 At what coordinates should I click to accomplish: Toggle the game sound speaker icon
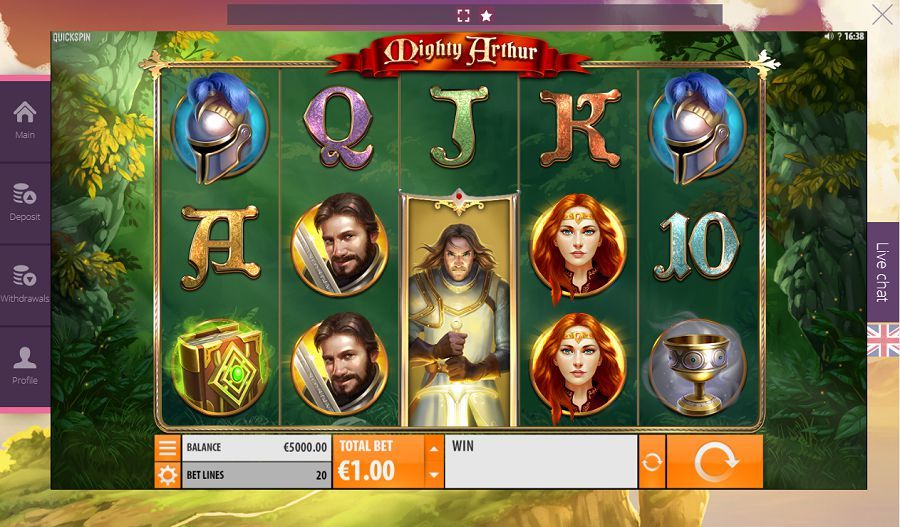pyautogui.click(x=828, y=36)
